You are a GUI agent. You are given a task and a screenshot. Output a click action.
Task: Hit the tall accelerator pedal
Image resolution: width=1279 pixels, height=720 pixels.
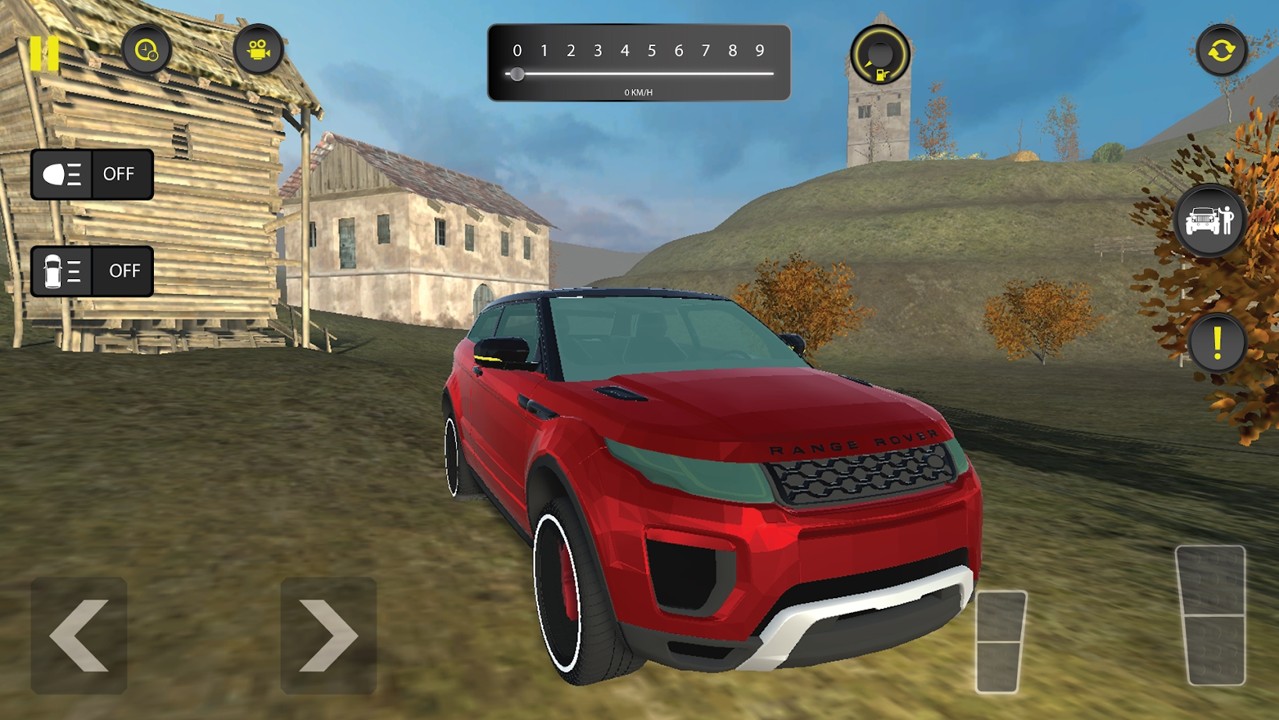coord(1210,615)
